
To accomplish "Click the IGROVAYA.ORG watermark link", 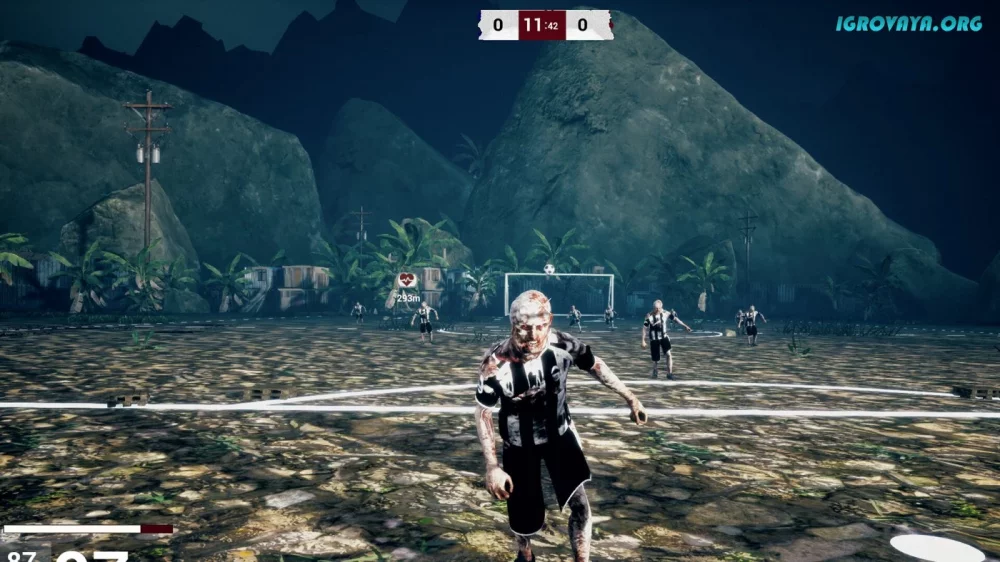I will pyautogui.click(x=909, y=23).
